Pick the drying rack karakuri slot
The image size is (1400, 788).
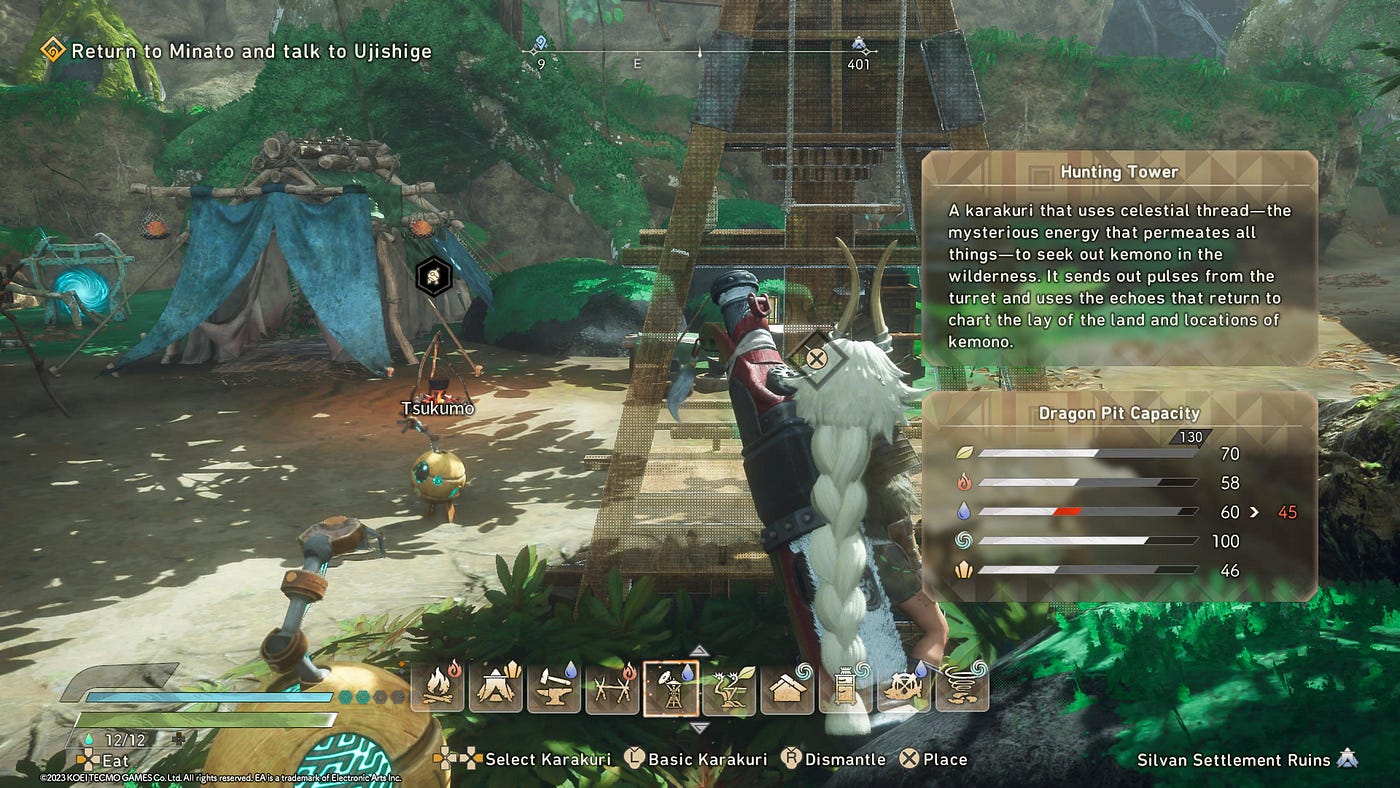tap(611, 688)
